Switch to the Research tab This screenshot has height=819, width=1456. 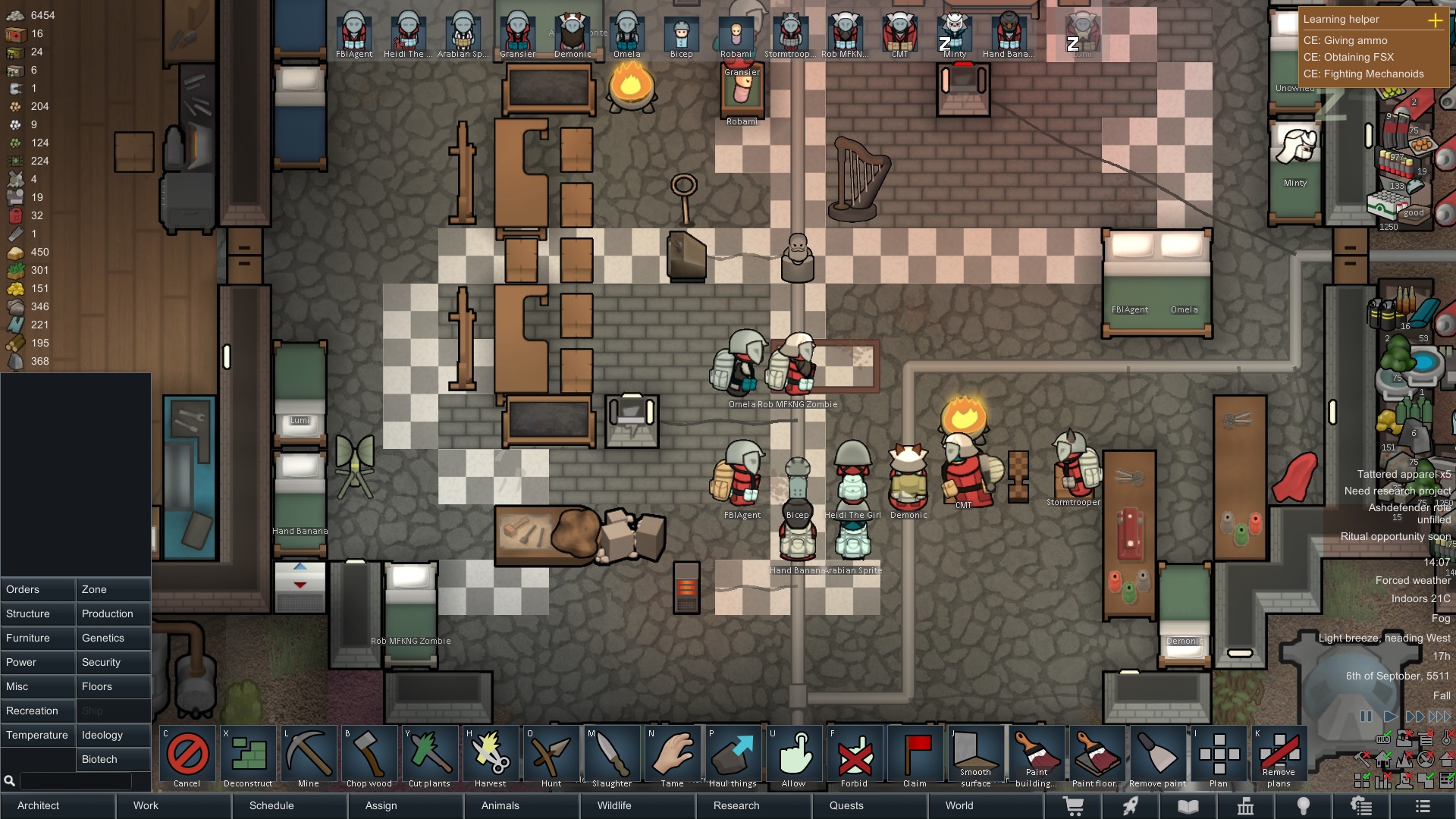click(x=736, y=805)
